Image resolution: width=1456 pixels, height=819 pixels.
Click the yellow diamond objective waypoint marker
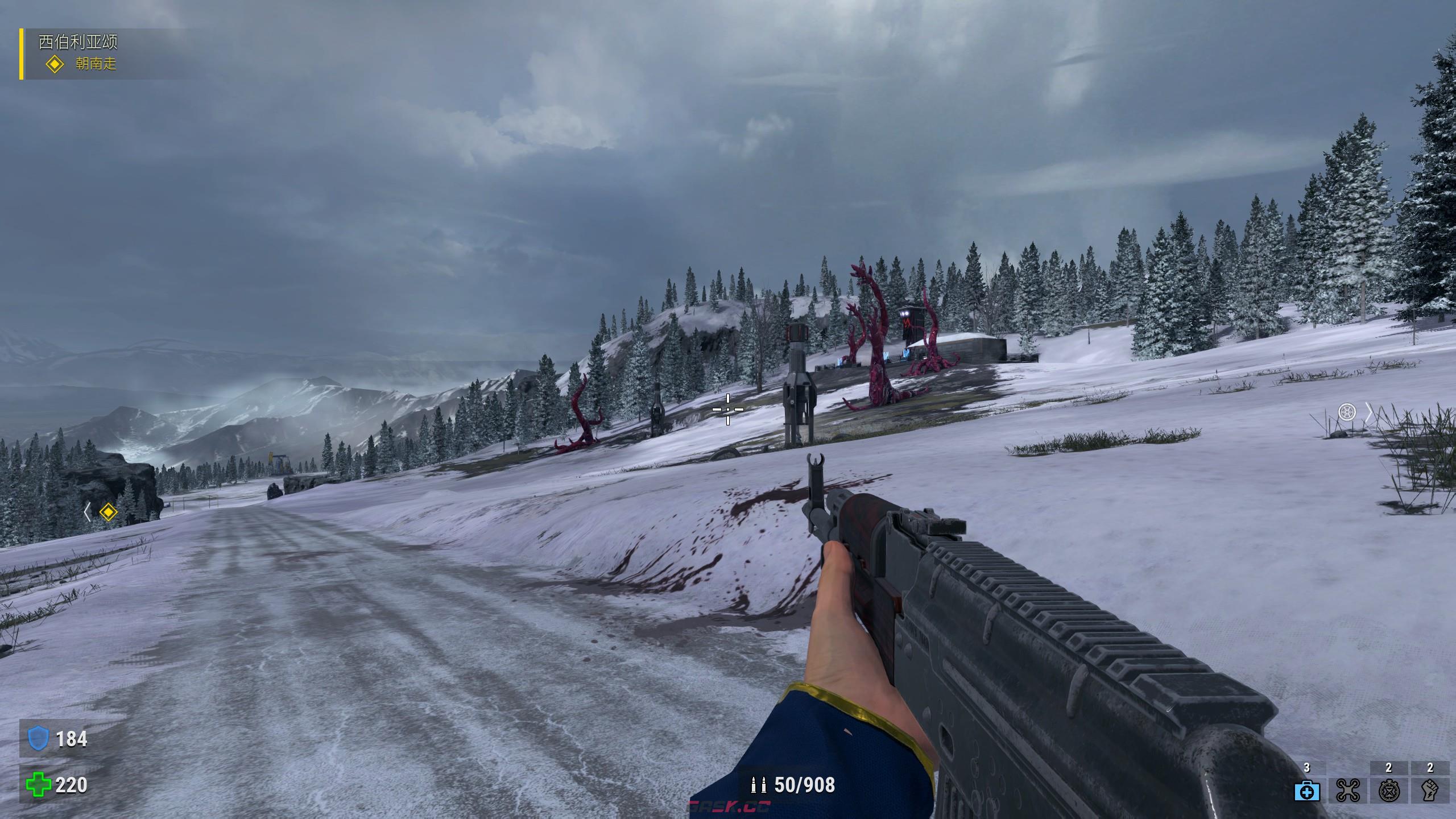point(107,512)
